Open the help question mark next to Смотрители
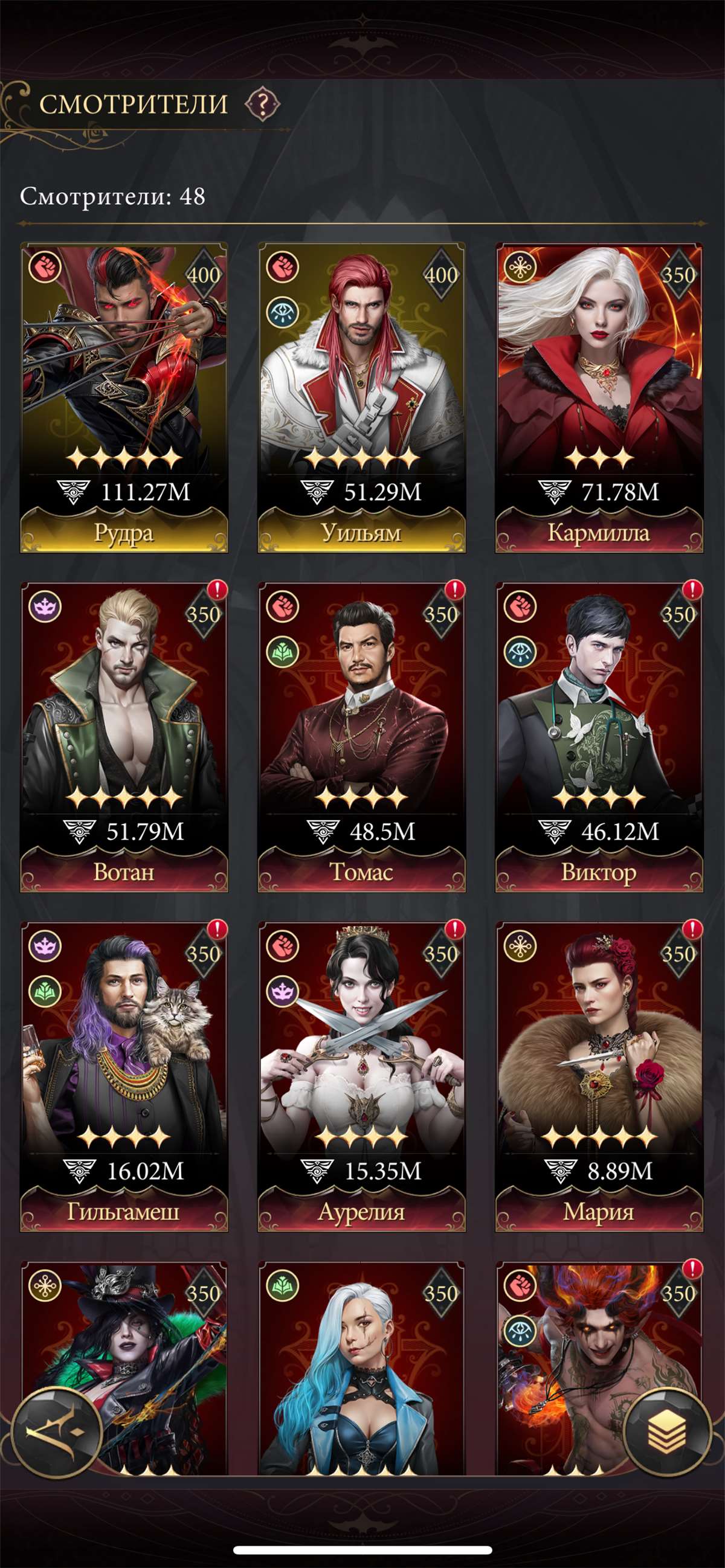The width and height of the screenshot is (725, 1568). point(262,104)
